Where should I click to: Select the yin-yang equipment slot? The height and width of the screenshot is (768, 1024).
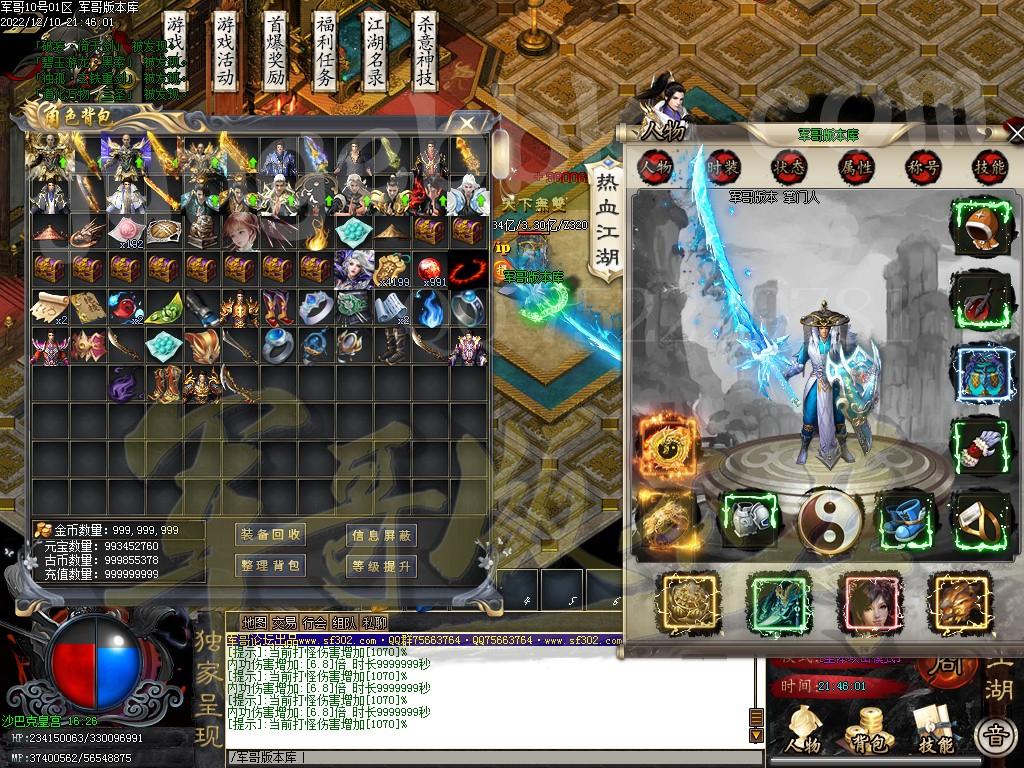830,519
